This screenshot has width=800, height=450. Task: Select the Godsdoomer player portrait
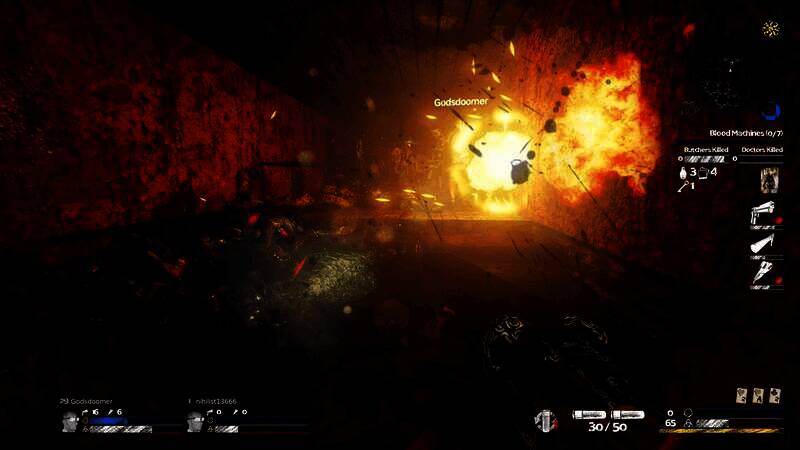click(x=70, y=422)
